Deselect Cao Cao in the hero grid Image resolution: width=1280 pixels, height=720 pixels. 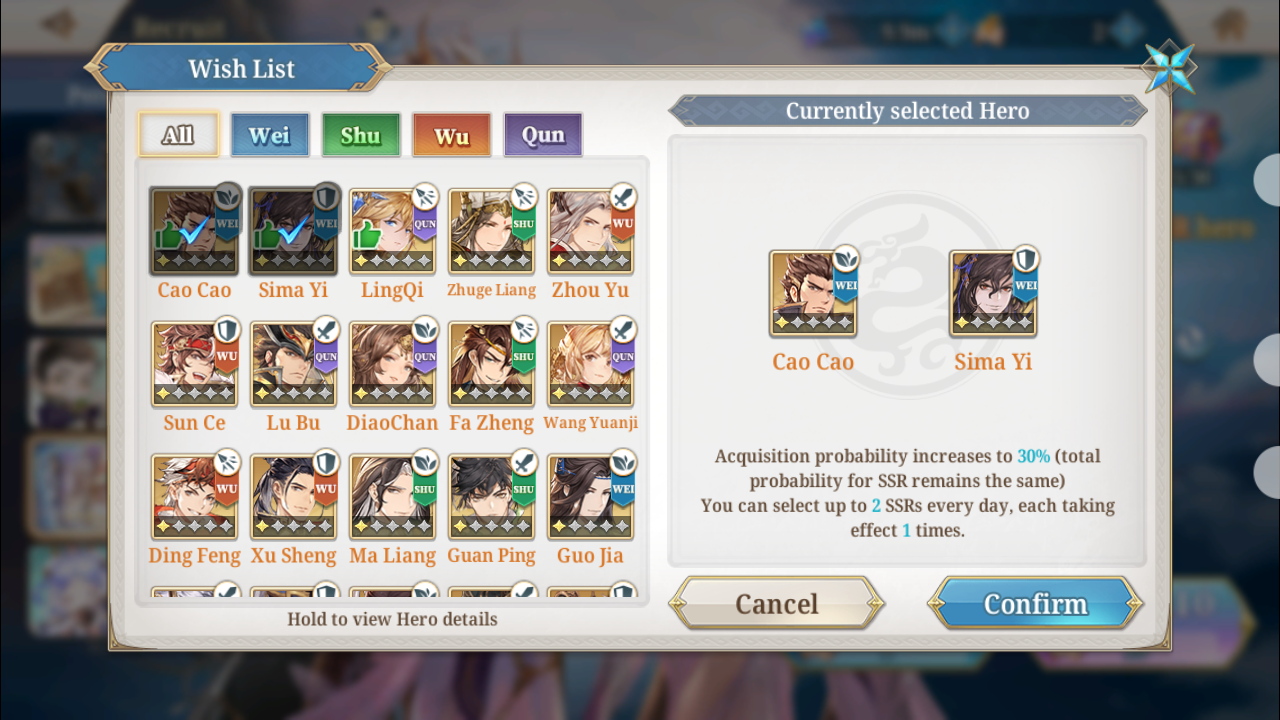[x=194, y=231]
